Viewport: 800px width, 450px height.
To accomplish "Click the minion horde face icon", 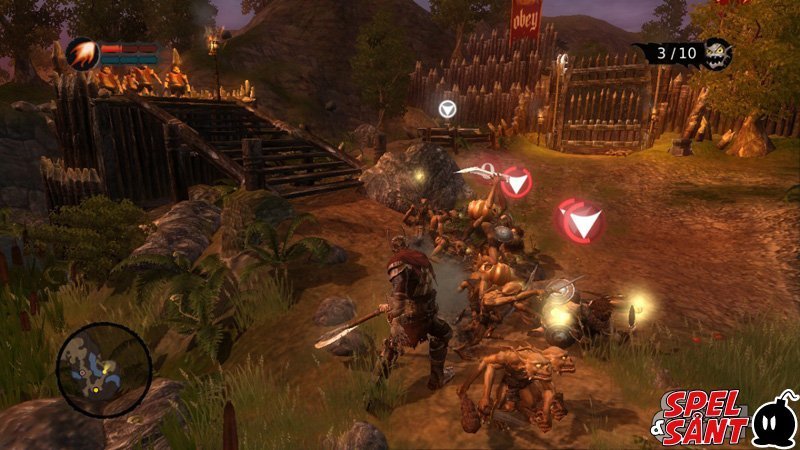I will 717,53.
